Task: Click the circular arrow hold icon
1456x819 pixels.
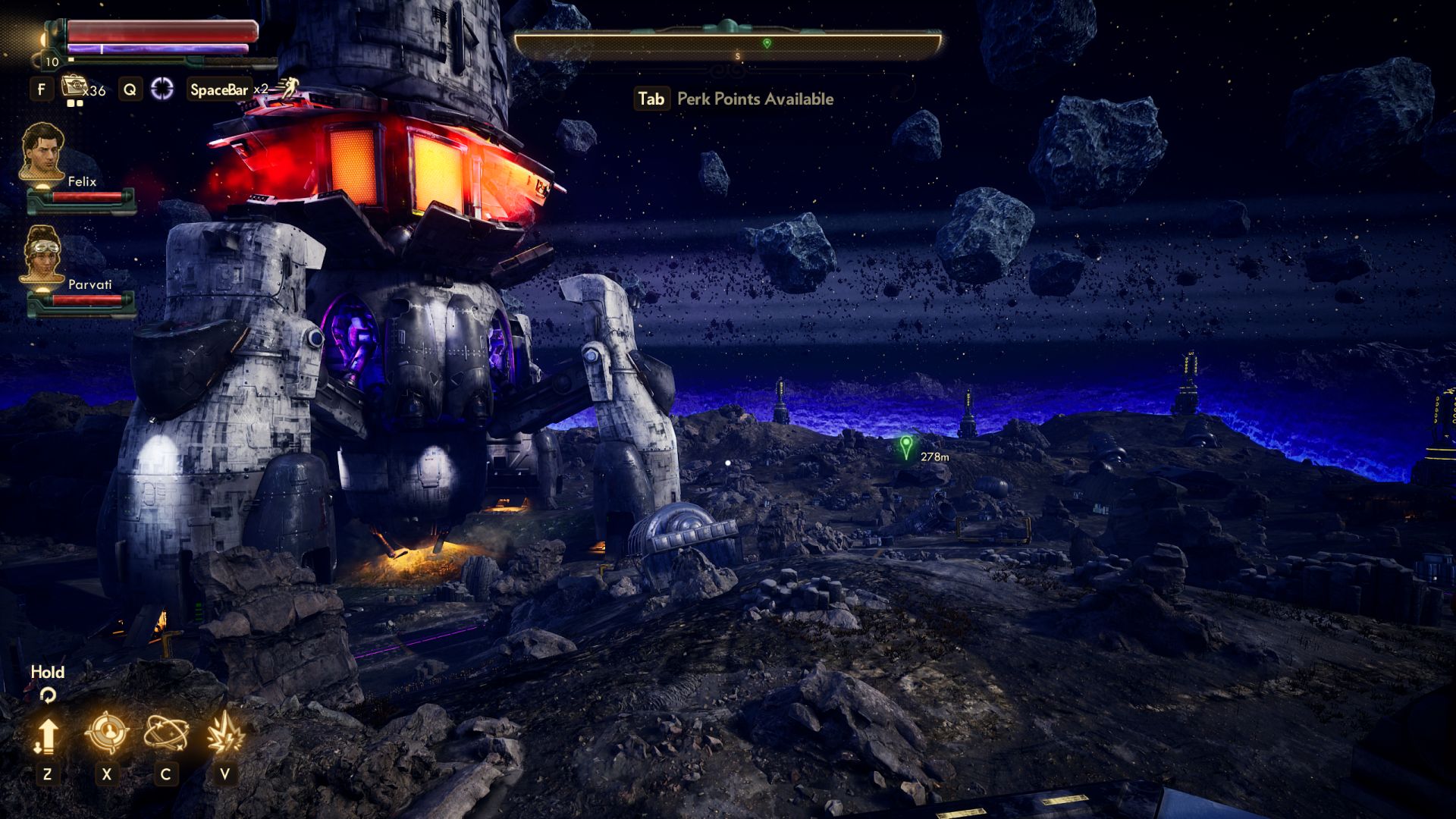Action: click(x=48, y=695)
